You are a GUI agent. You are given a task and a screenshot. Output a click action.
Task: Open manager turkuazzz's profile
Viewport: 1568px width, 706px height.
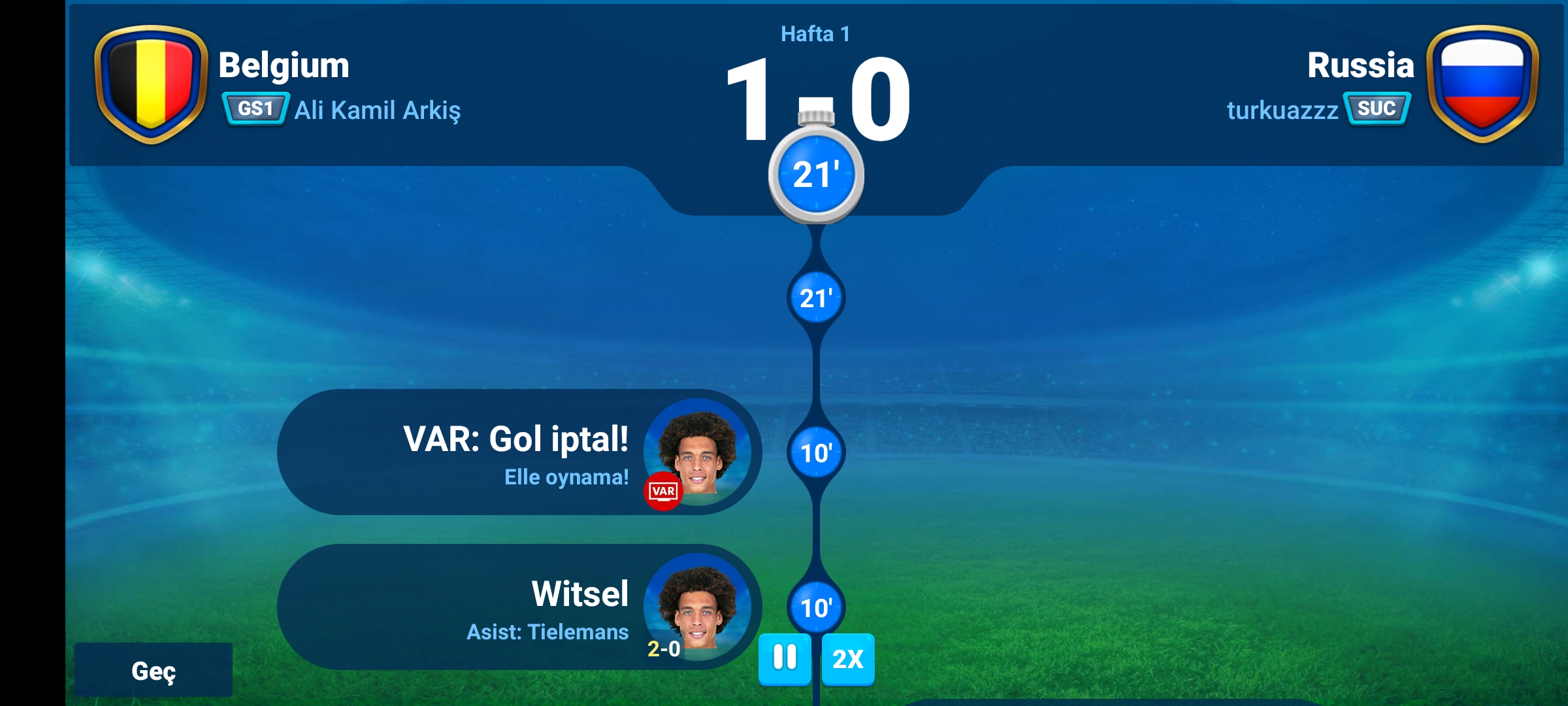point(1282,110)
